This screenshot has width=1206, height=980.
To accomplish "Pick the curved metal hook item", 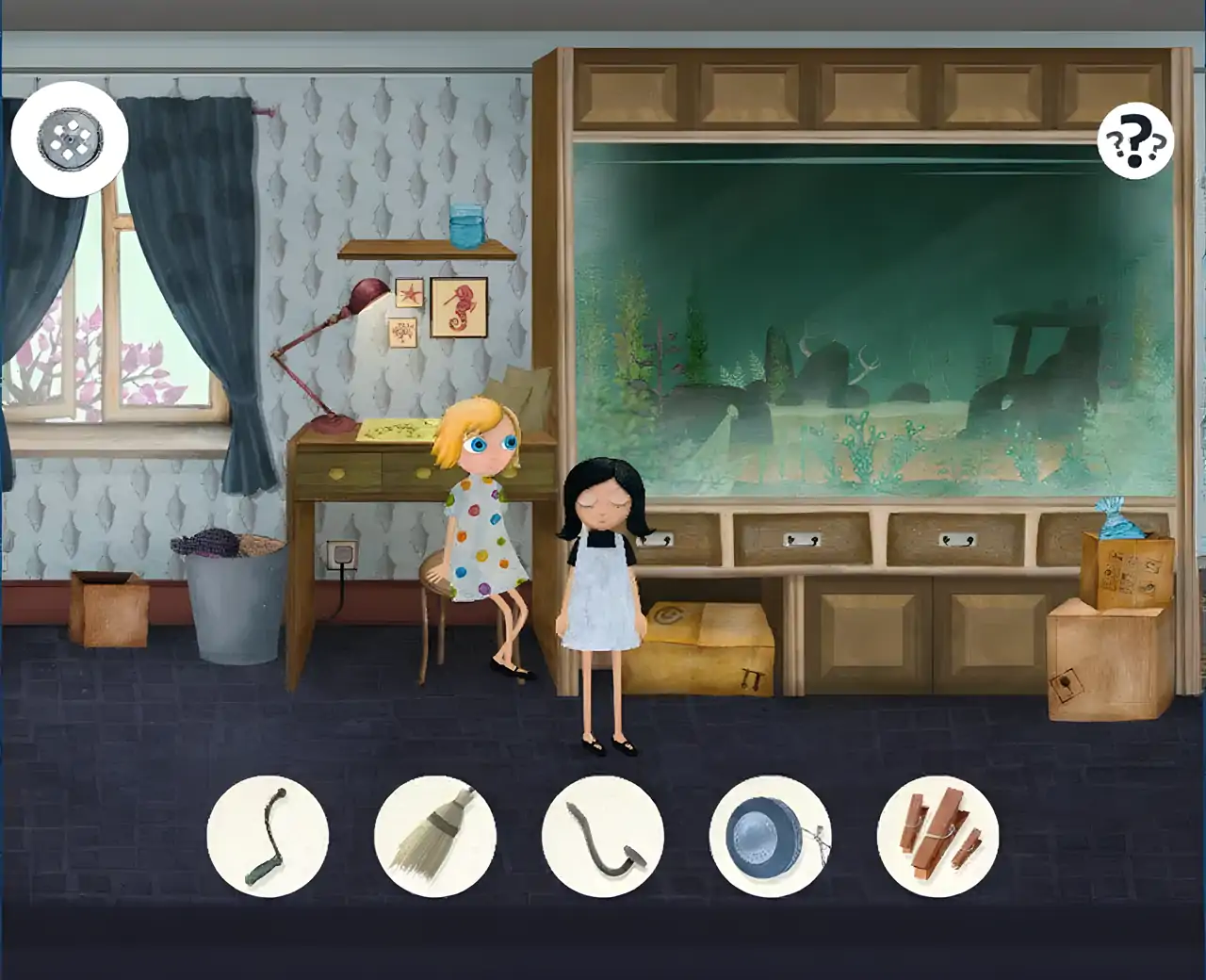I will pyautogui.click(x=603, y=835).
